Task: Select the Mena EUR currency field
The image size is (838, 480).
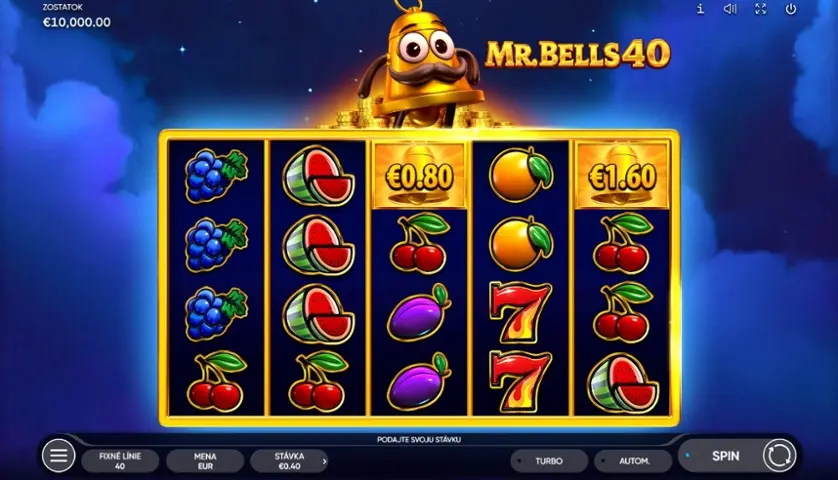Action: click(205, 460)
